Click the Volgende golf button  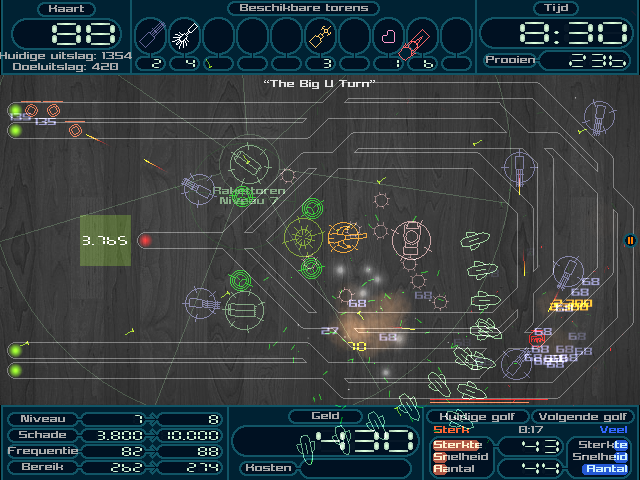[x=584, y=417]
